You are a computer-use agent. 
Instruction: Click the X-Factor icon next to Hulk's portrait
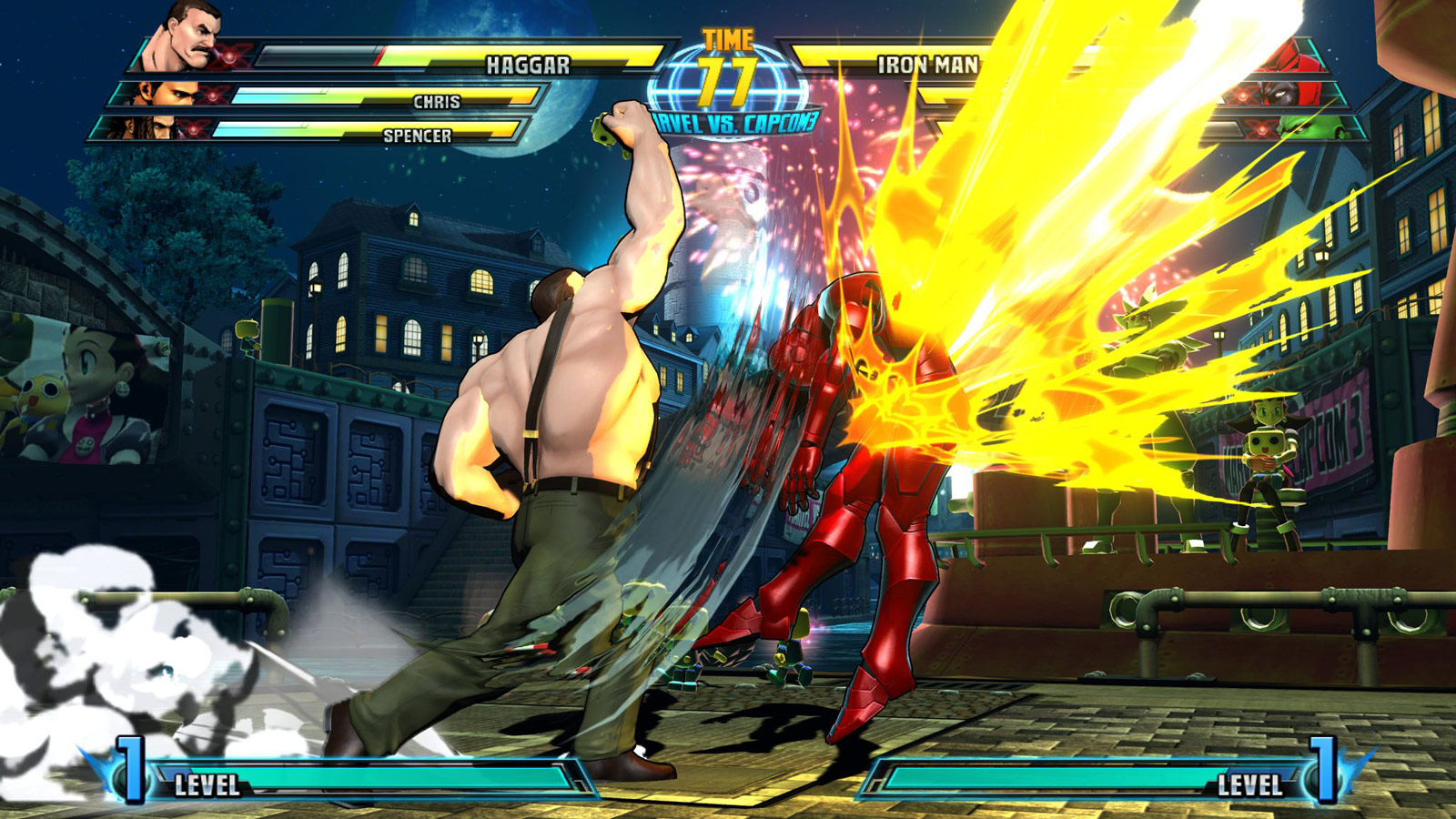point(1260,129)
